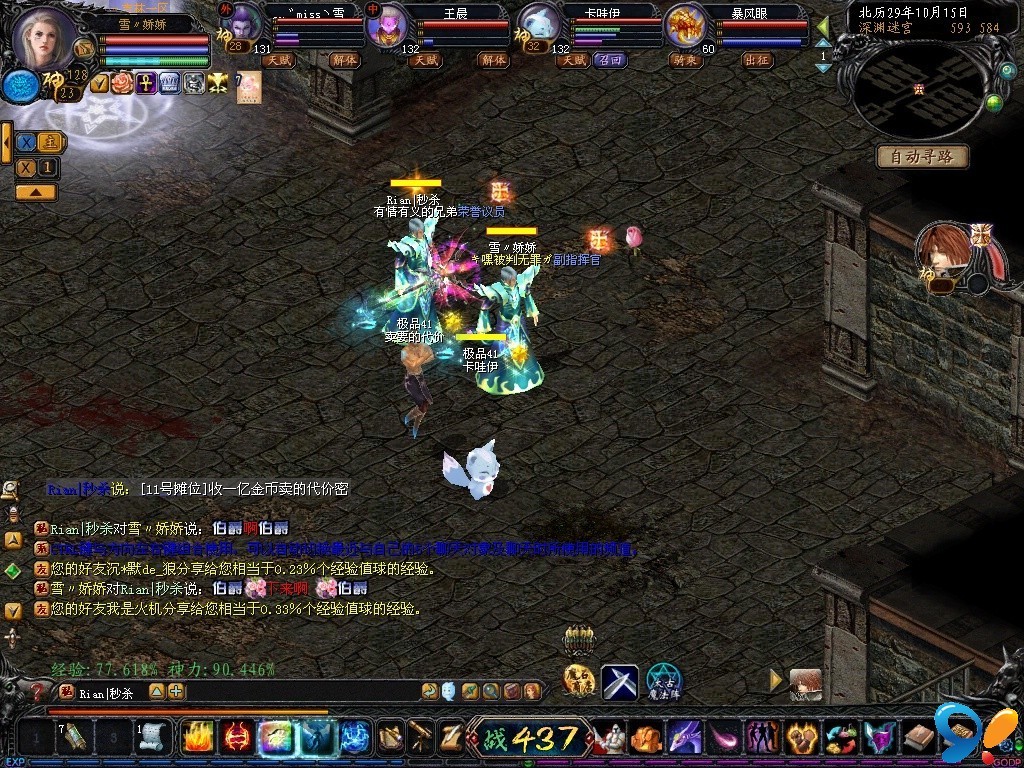Screen dimensions: 1024x768
Task: Use the scroll item in the hotbar
Action: [x=152, y=738]
